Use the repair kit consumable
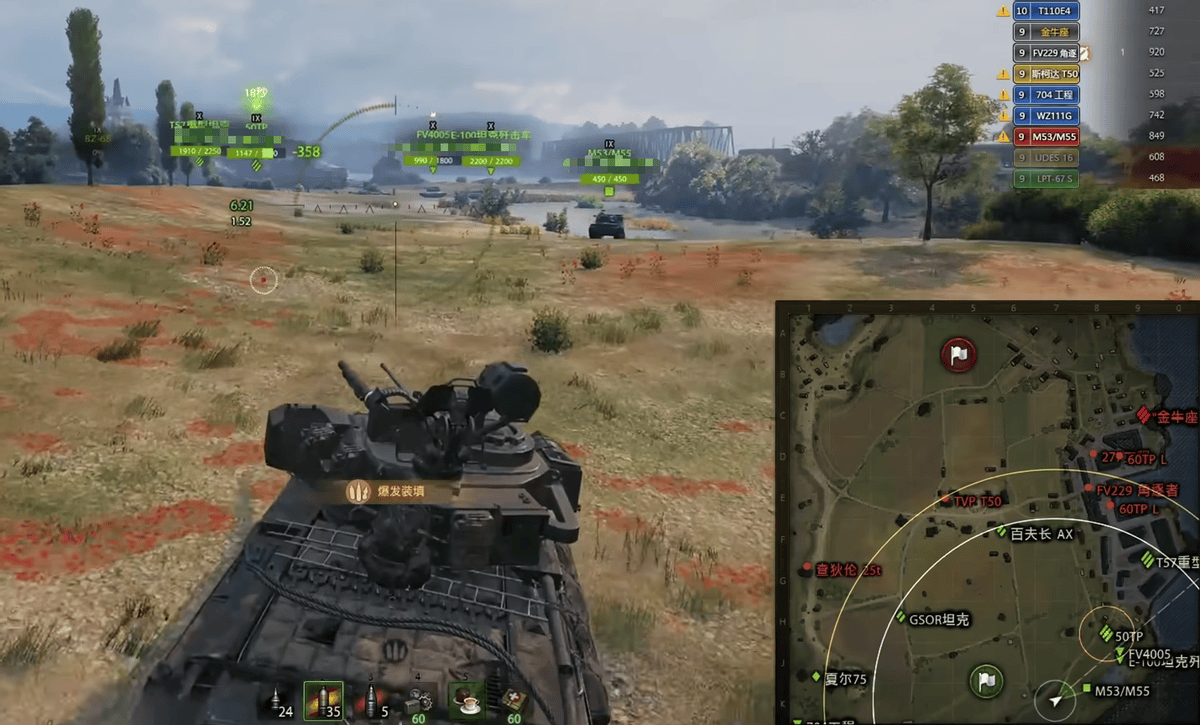This screenshot has height=725, width=1200. 420,701
